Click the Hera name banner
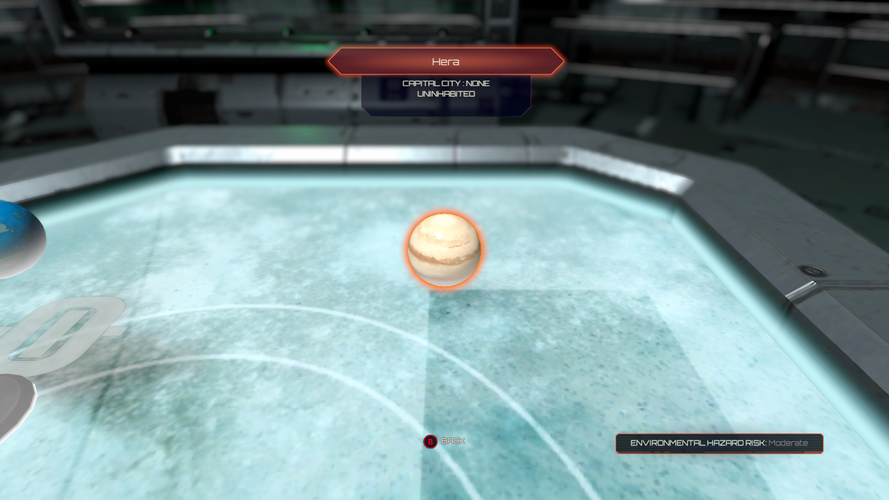 point(445,62)
